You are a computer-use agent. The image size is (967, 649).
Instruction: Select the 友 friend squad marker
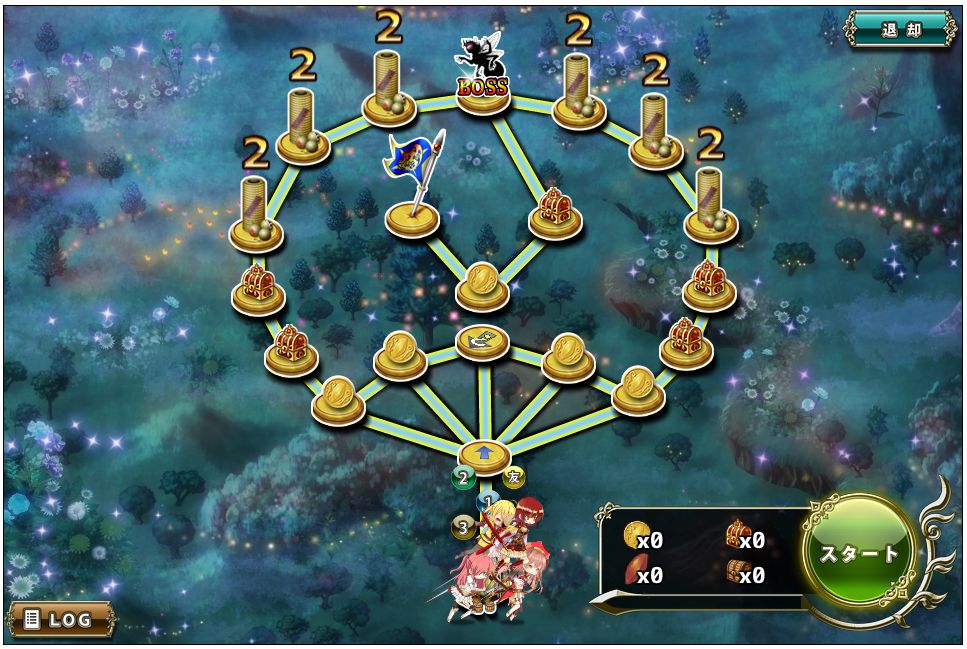(514, 477)
